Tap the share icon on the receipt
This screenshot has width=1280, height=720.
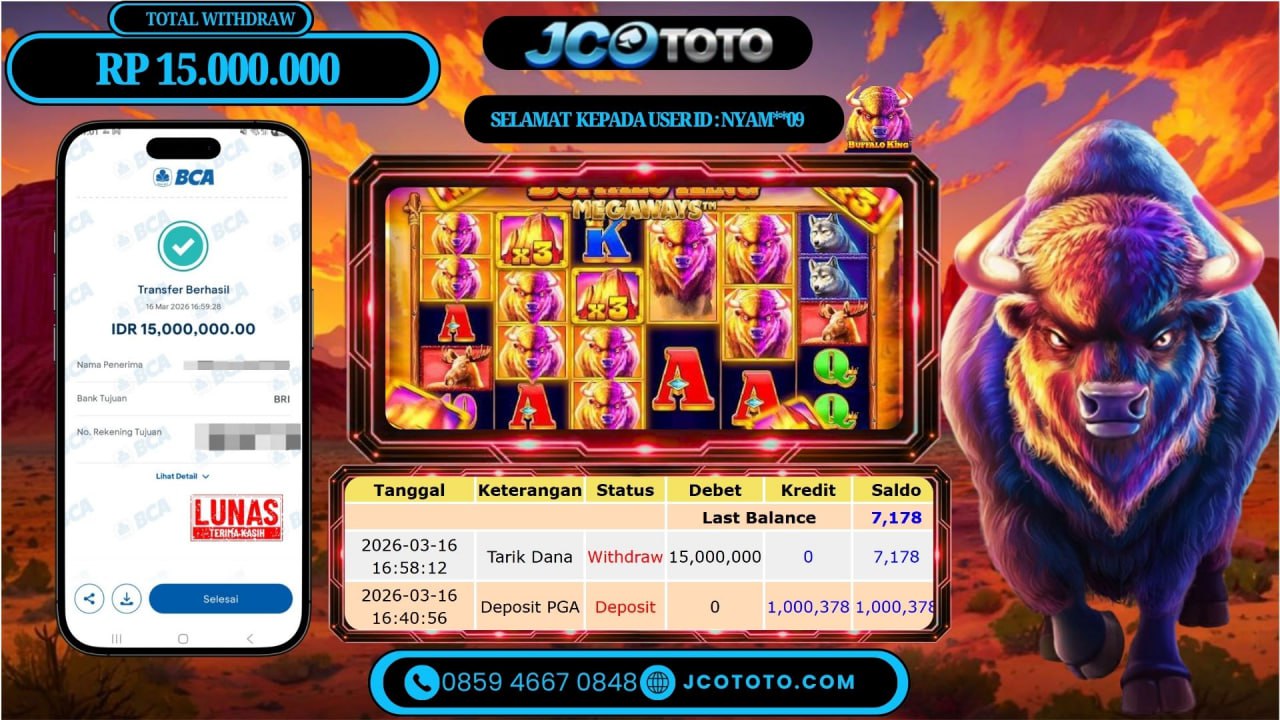click(x=89, y=599)
